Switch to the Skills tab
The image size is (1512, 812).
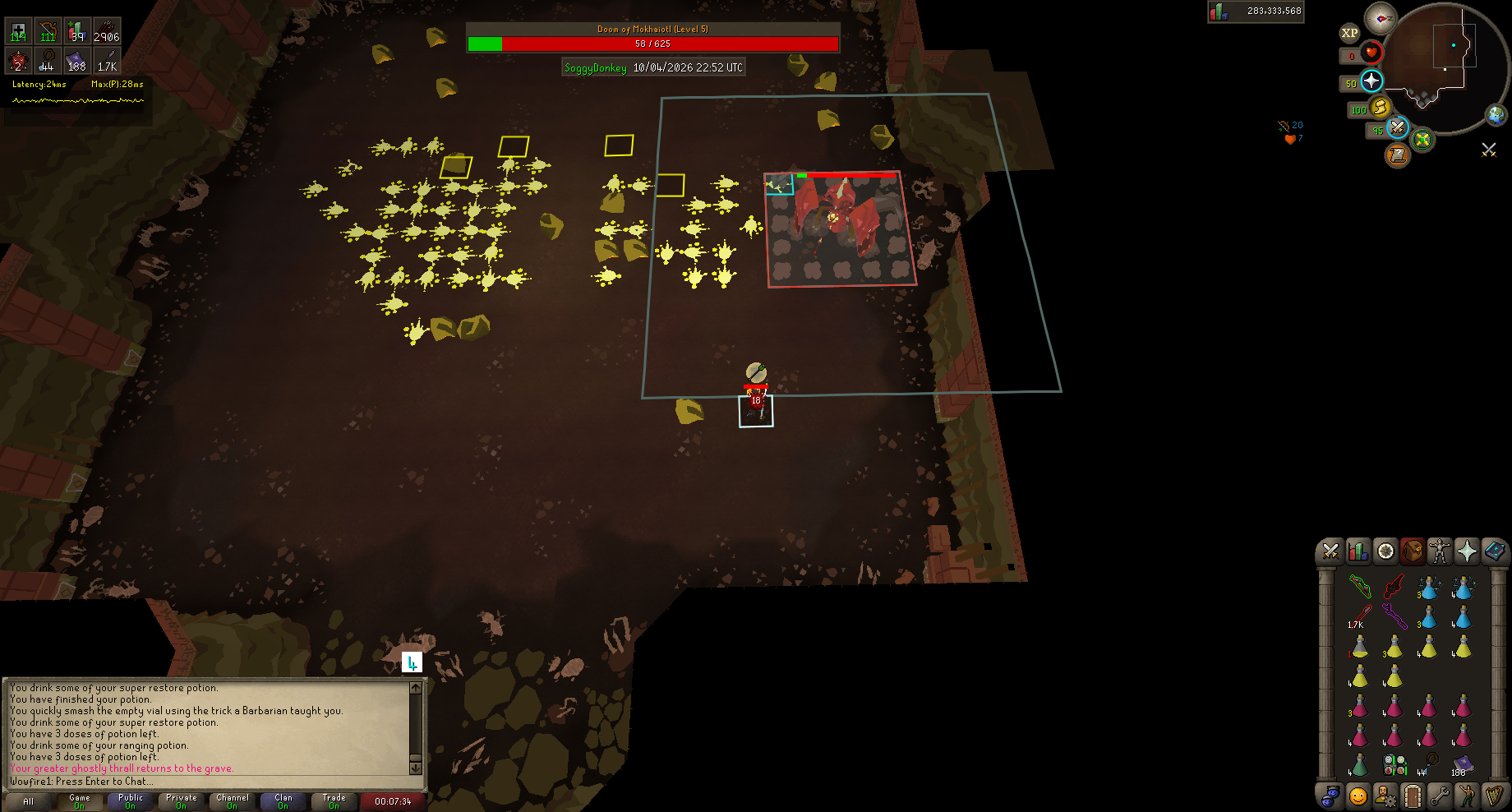coord(1358,551)
